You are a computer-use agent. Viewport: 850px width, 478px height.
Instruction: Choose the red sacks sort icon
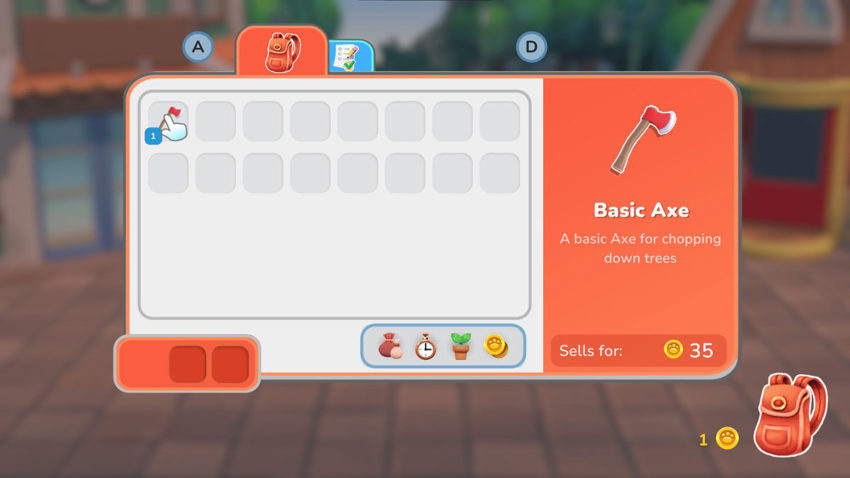tap(389, 347)
